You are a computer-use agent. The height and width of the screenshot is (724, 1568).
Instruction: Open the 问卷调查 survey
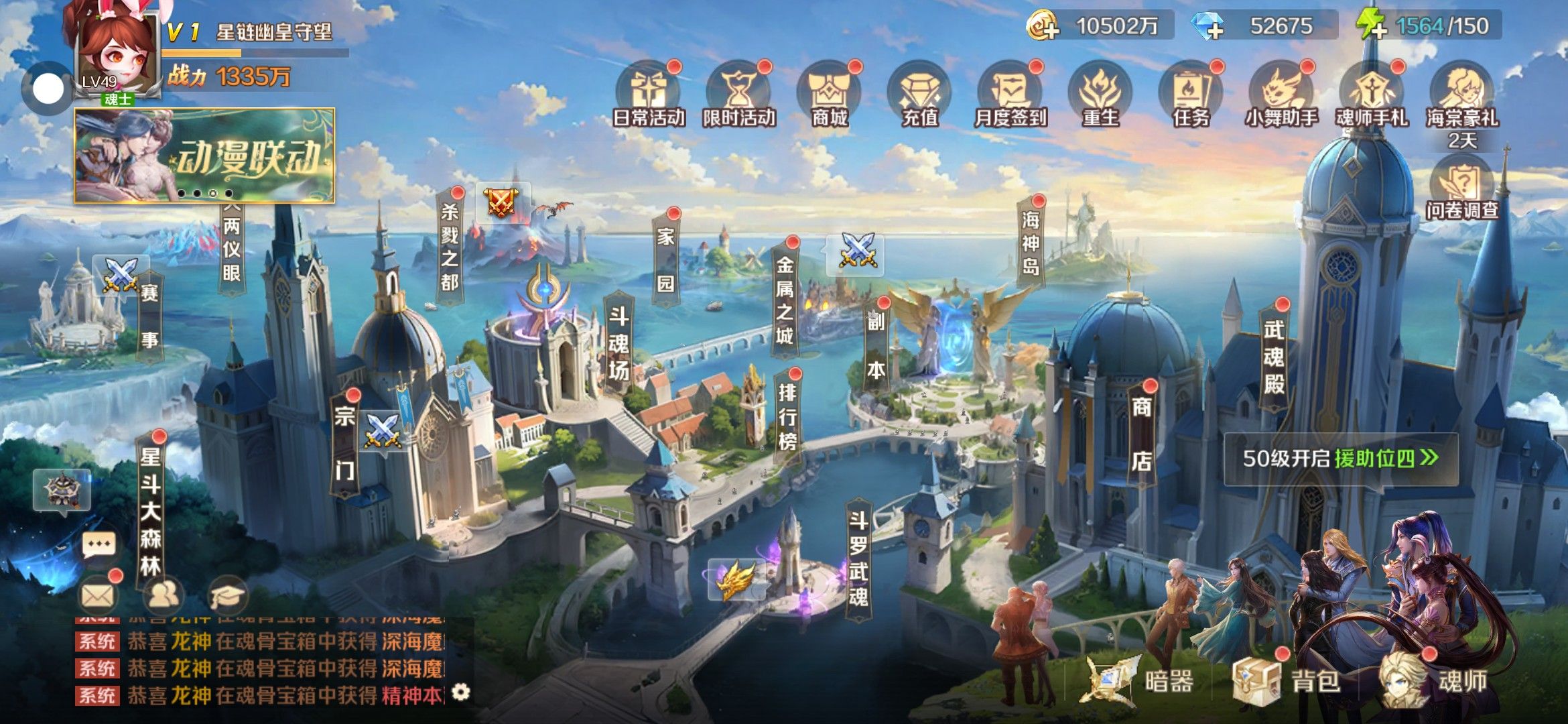(1462, 189)
